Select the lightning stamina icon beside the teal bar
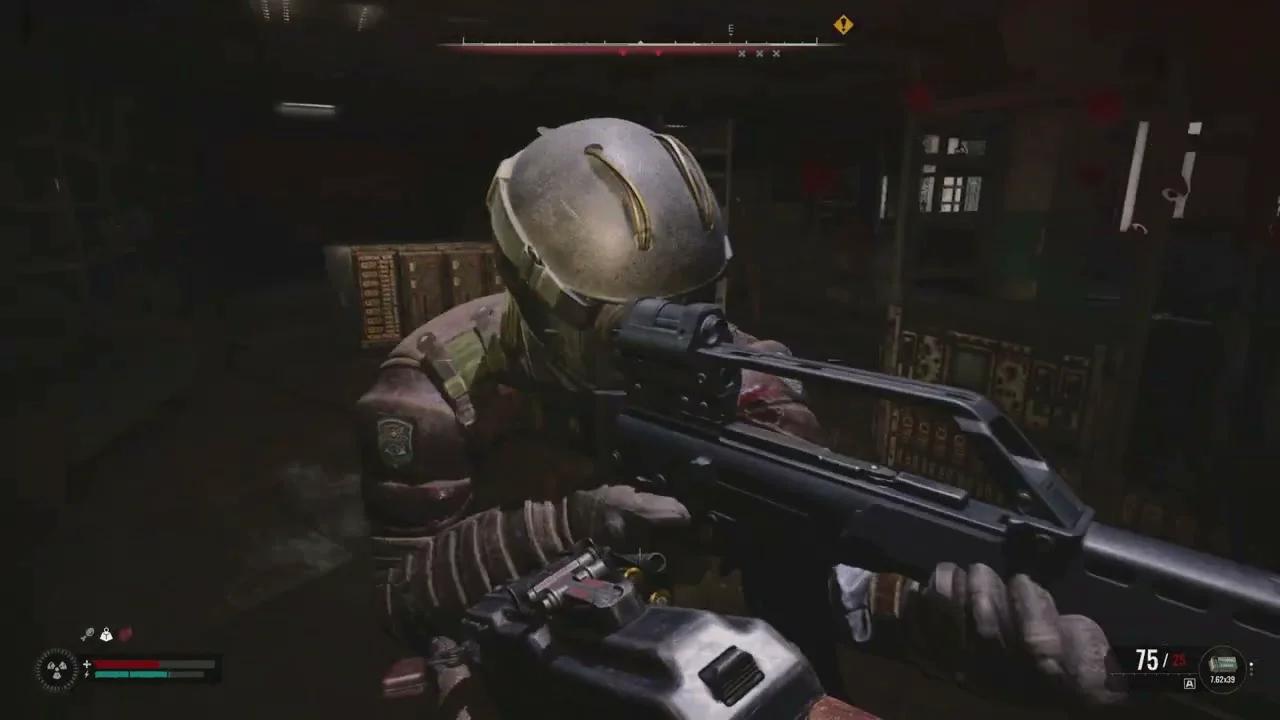 [x=86, y=674]
